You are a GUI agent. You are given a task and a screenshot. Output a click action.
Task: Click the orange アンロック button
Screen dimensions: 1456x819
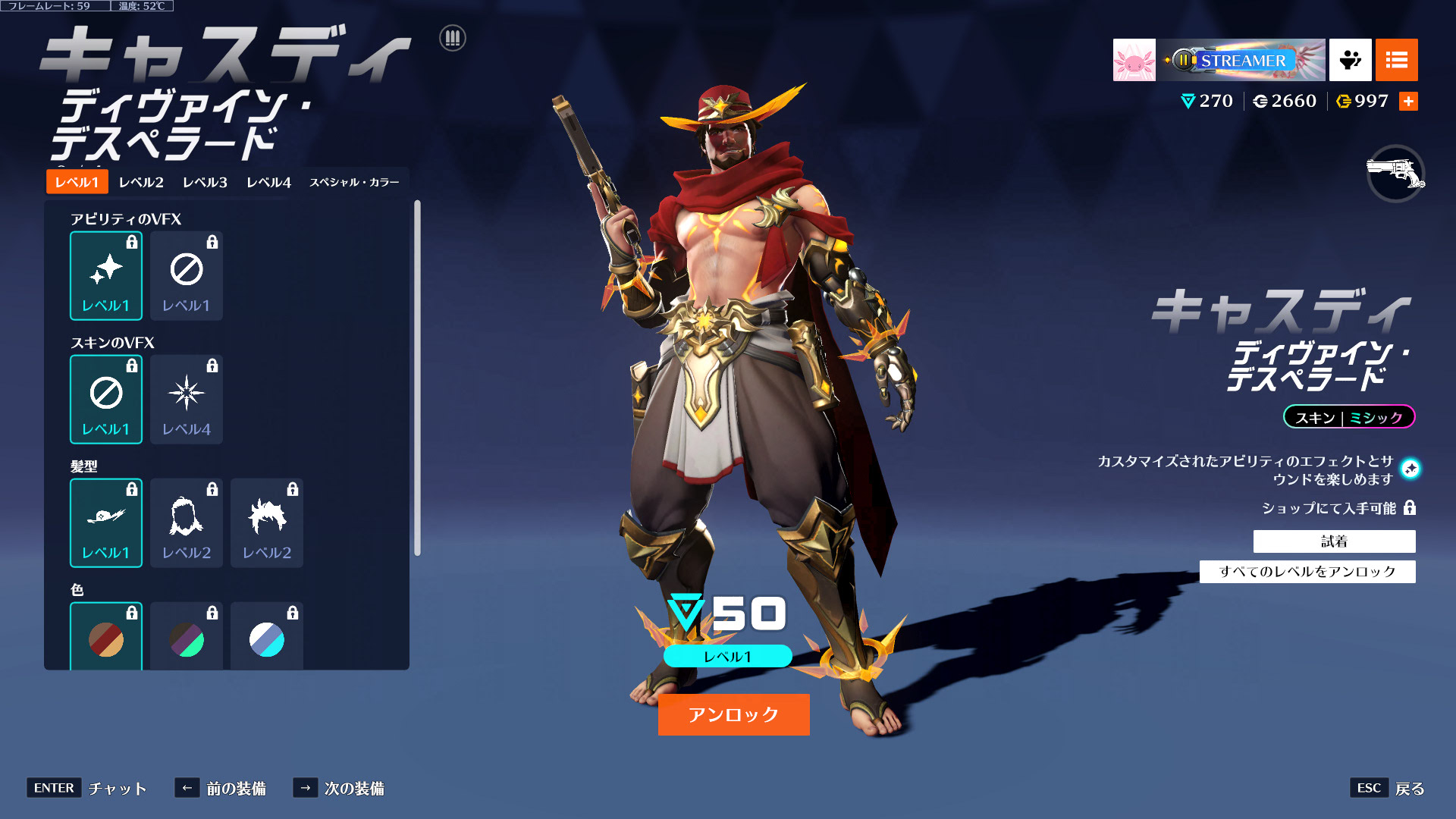coord(733,714)
